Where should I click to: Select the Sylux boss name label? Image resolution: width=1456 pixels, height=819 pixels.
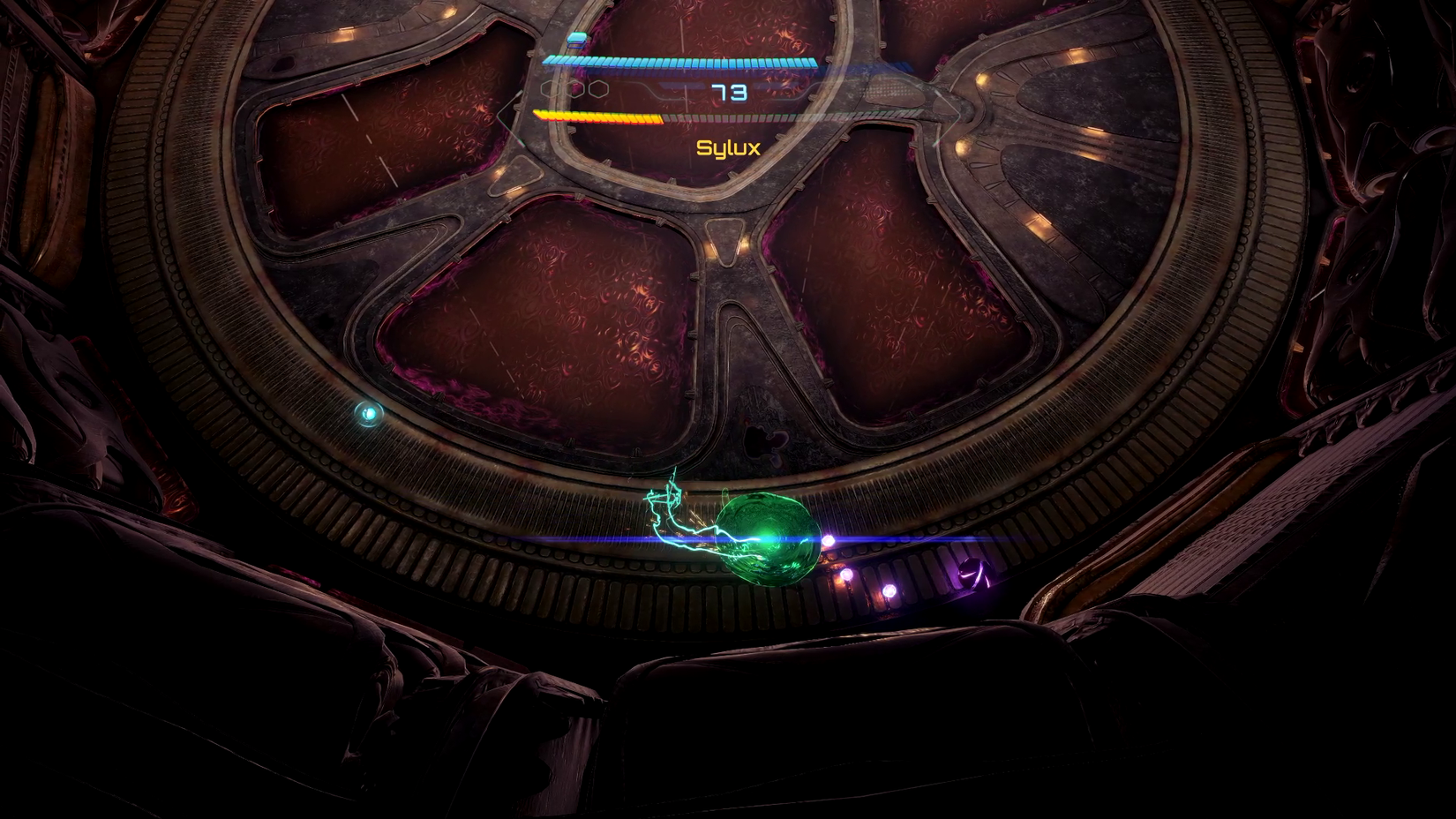click(729, 147)
